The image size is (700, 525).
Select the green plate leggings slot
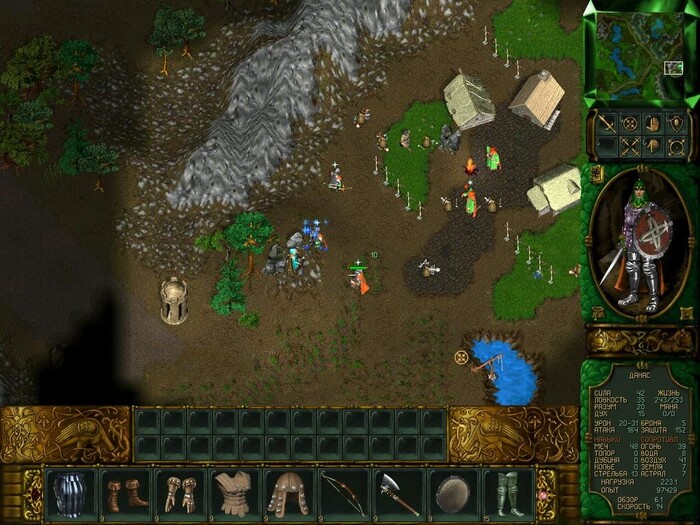[507, 493]
